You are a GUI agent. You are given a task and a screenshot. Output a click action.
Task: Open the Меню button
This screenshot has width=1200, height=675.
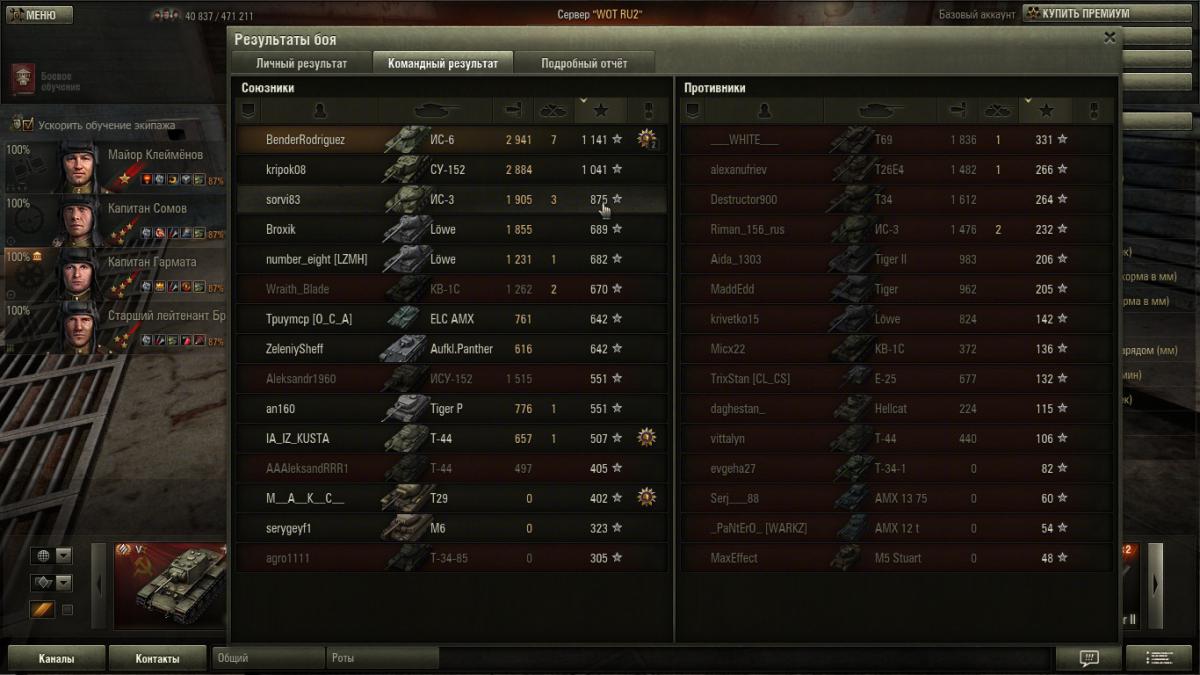[x=38, y=15]
